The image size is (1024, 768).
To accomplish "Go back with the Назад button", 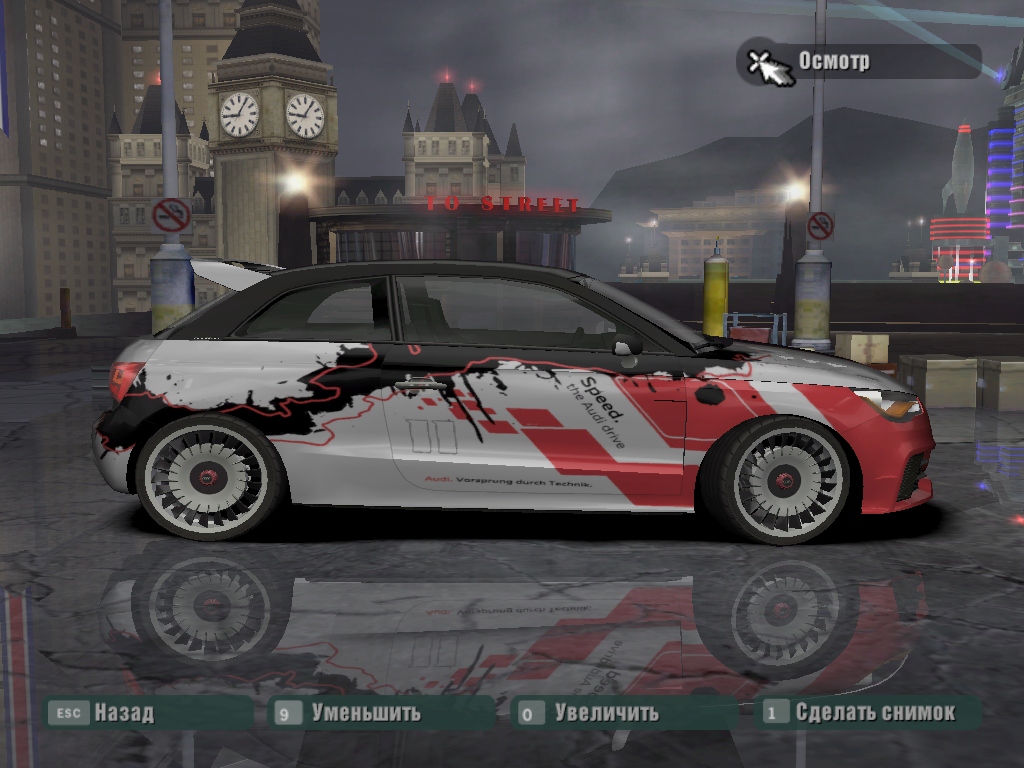I will pyautogui.click(x=123, y=713).
